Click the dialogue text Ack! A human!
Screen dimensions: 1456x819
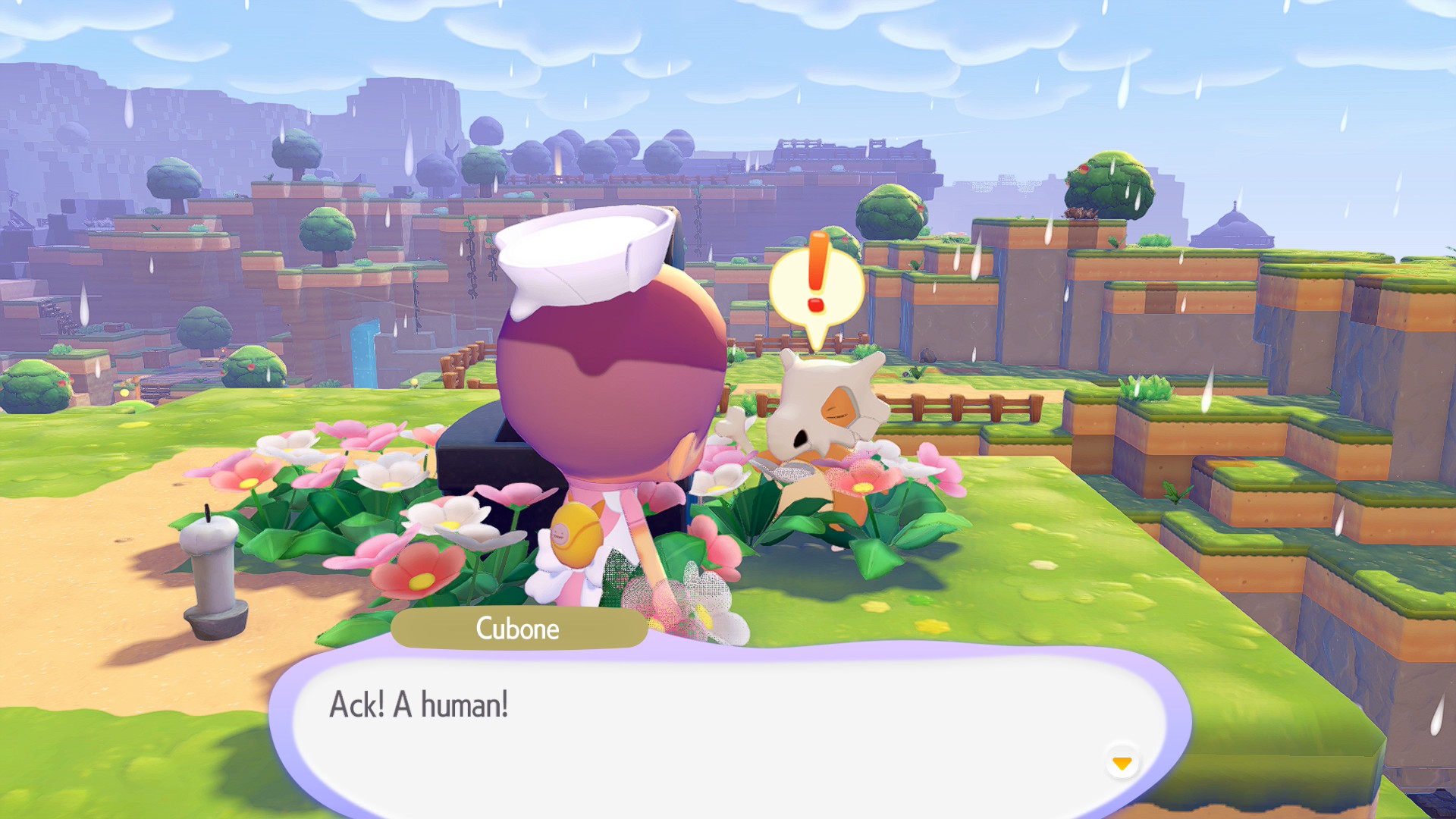click(418, 704)
